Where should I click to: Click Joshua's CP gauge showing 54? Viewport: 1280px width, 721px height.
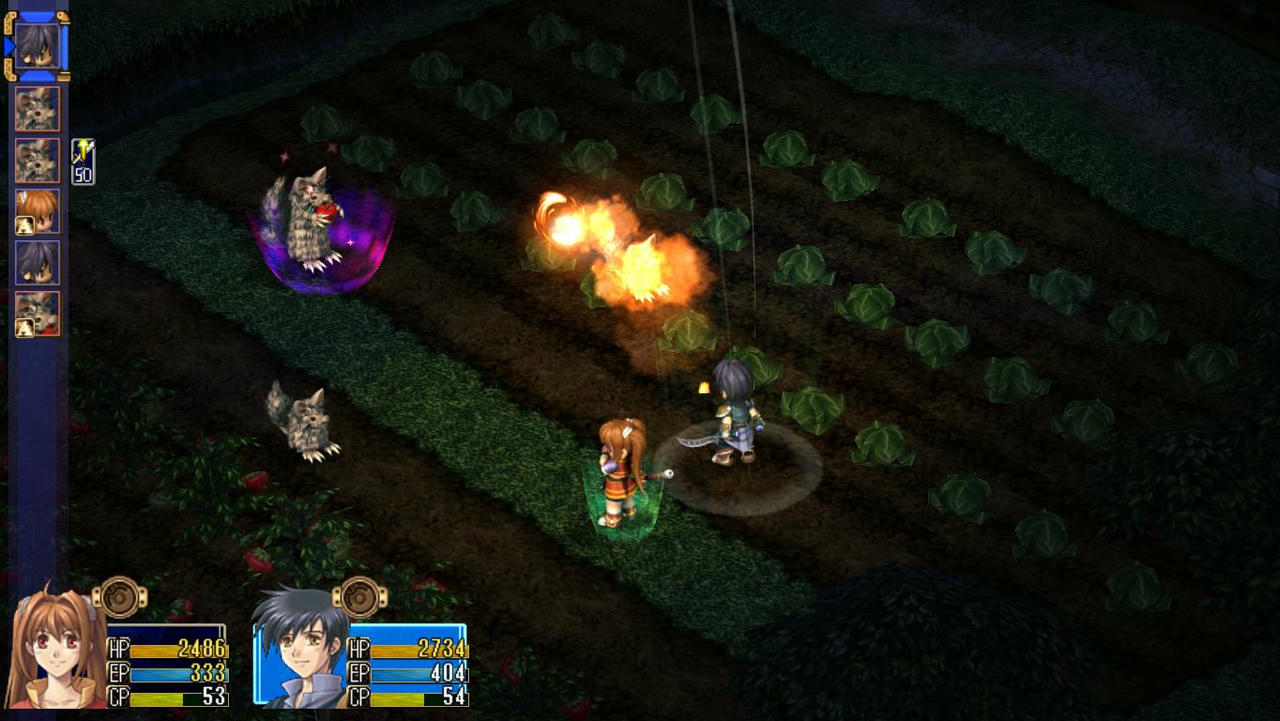click(x=420, y=698)
